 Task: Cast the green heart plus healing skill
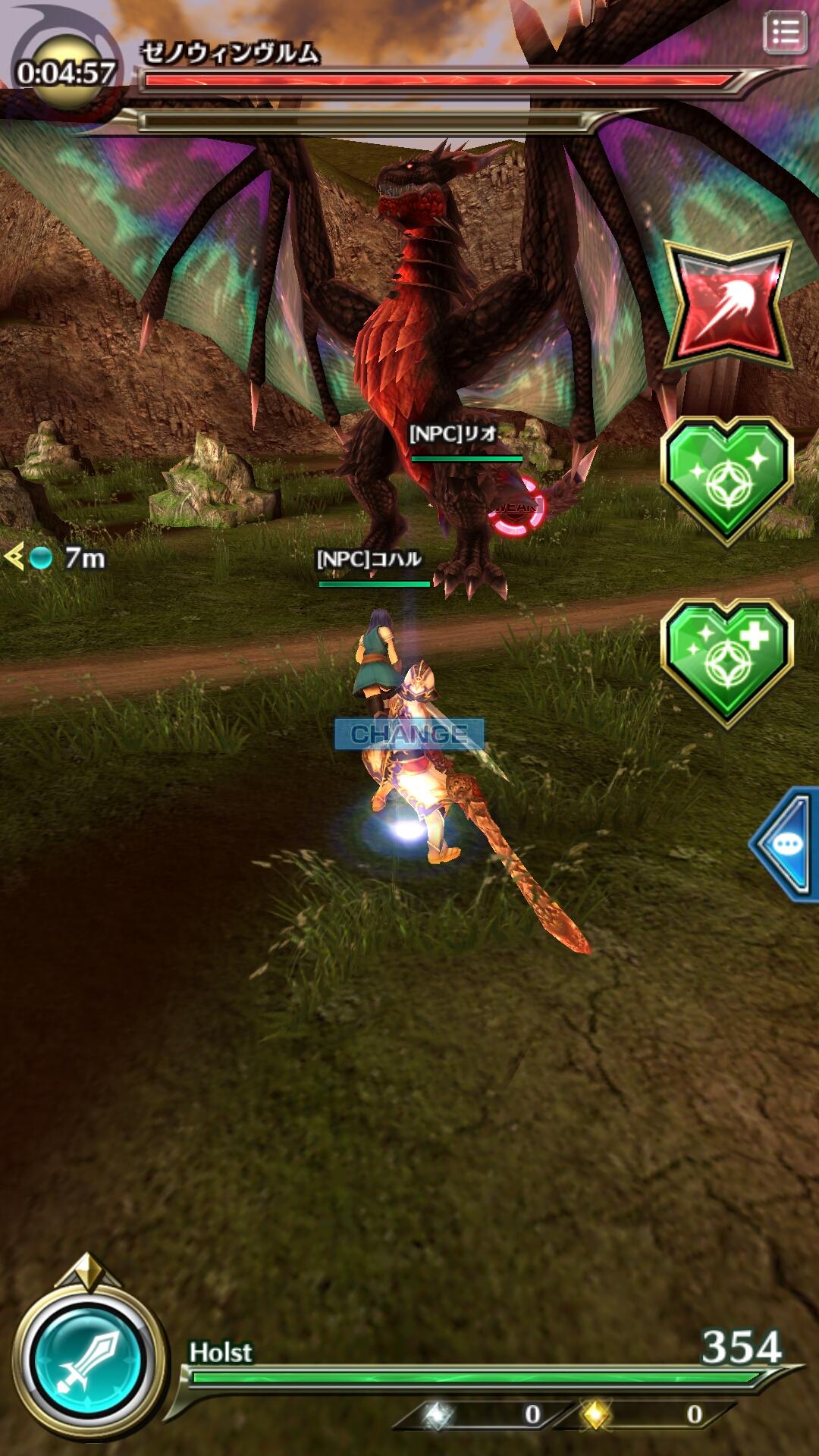click(727, 661)
